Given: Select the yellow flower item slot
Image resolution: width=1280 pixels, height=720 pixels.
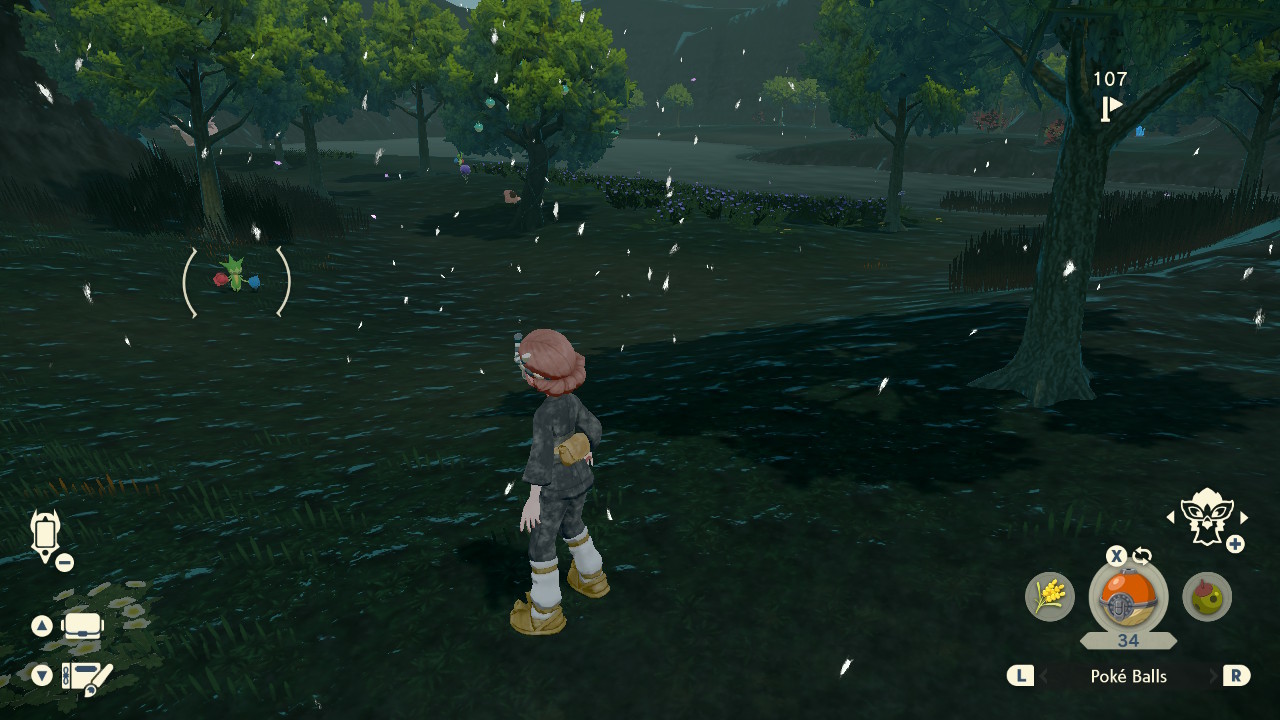Looking at the screenshot, I should click(1052, 597).
